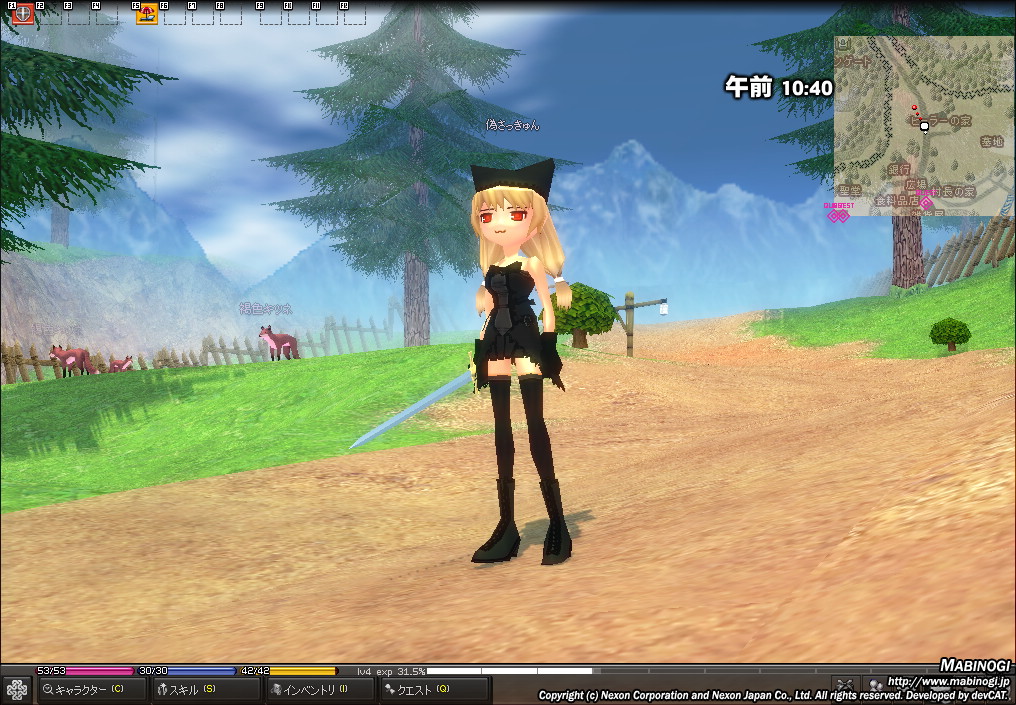Activate the F1 shield skill hotkey slot
The image size is (1016, 705).
(22, 14)
